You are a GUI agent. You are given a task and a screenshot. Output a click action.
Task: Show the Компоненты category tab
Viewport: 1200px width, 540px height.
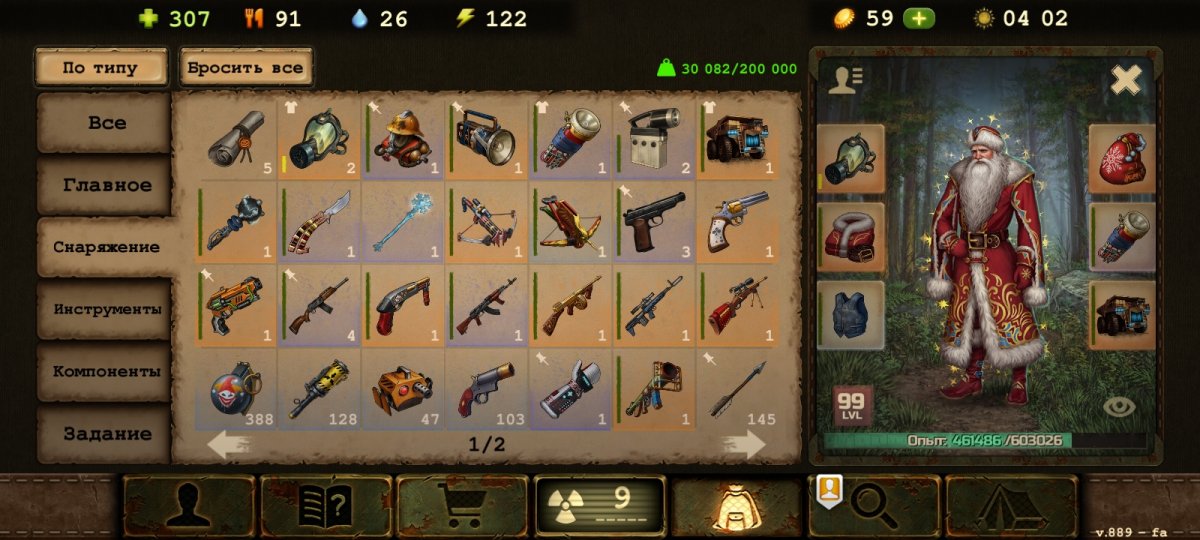point(105,371)
